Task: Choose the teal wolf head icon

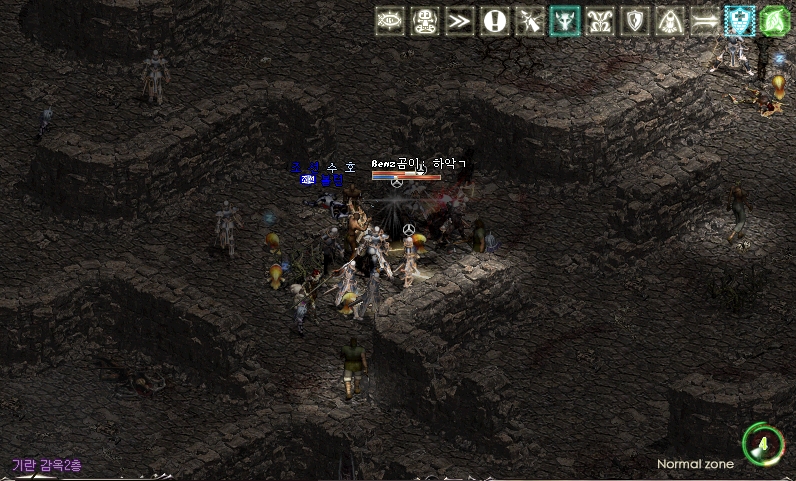Action: tap(565, 21)
